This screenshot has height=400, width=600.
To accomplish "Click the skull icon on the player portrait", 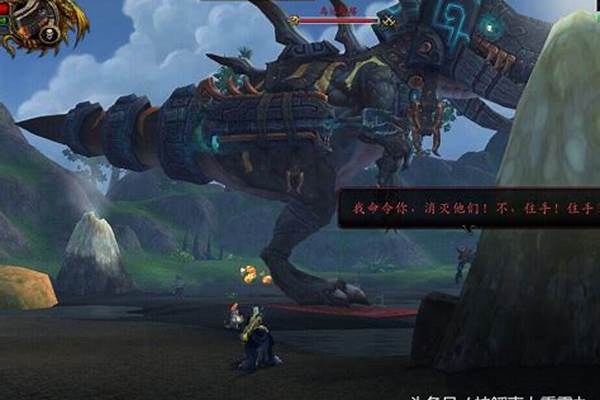I will pyautogui.click(x=47, y=33).
